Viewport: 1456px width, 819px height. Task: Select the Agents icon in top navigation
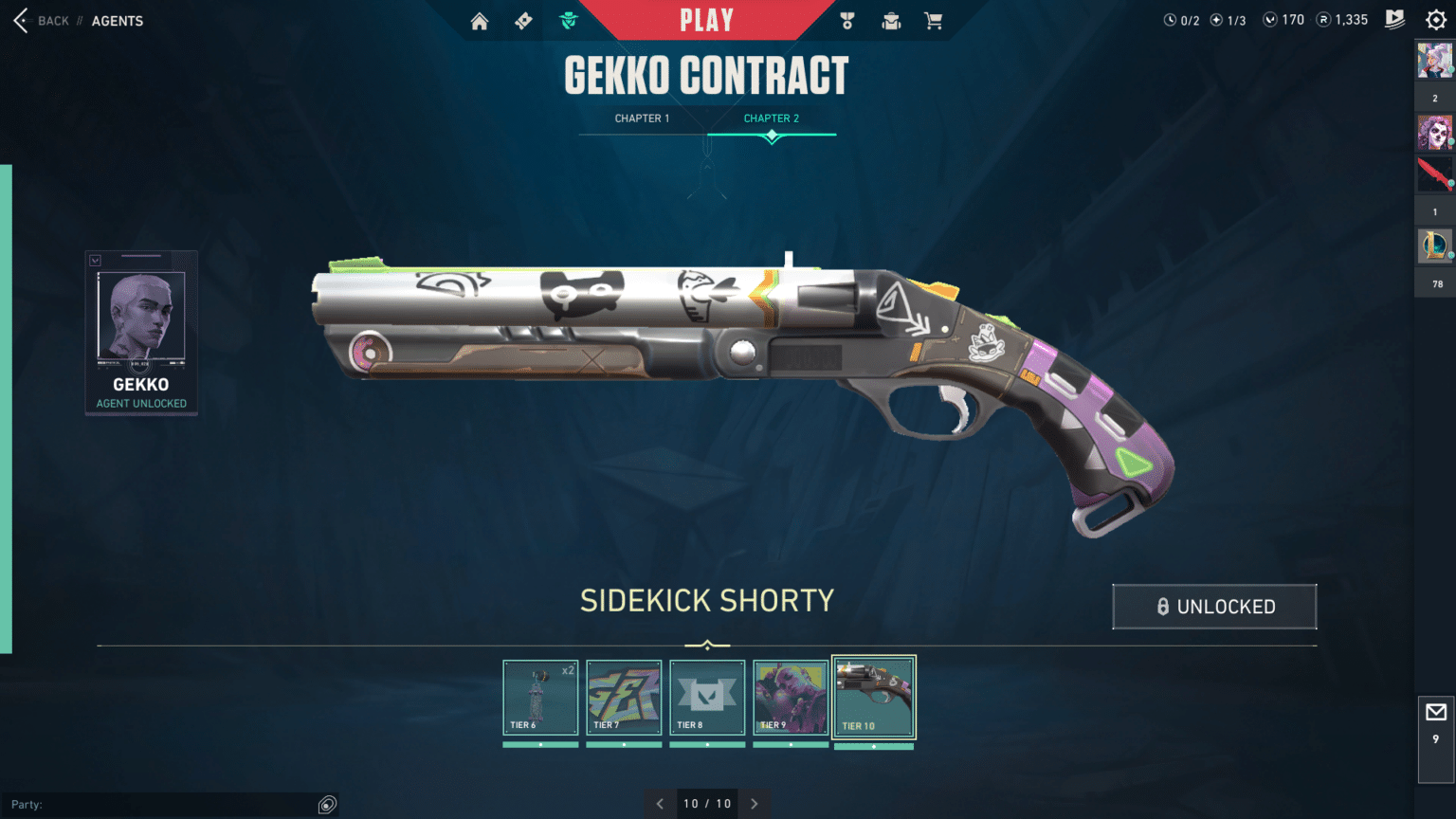click(568, 20)
